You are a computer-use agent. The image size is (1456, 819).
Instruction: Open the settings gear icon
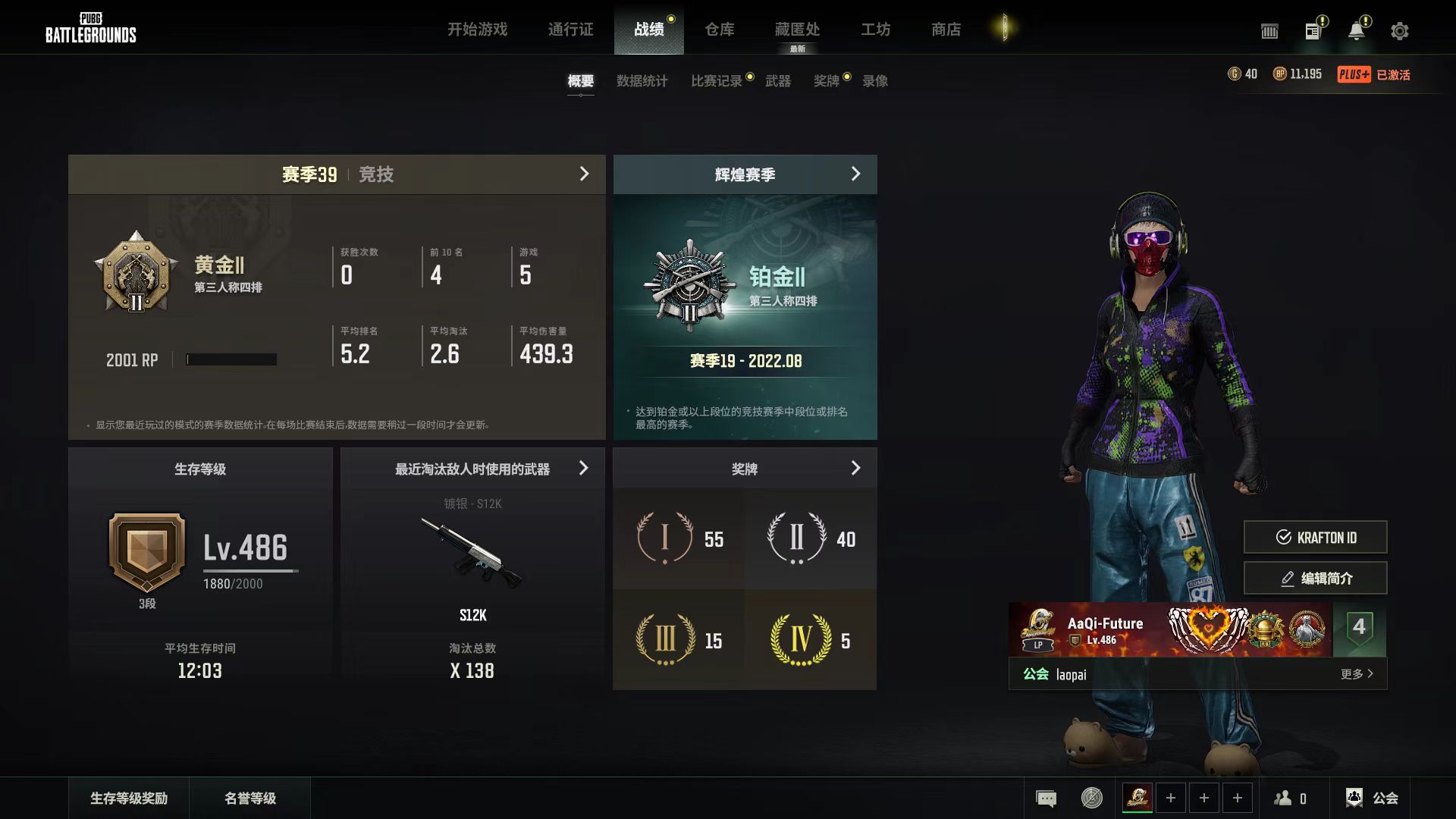[x=1399, y=31]
